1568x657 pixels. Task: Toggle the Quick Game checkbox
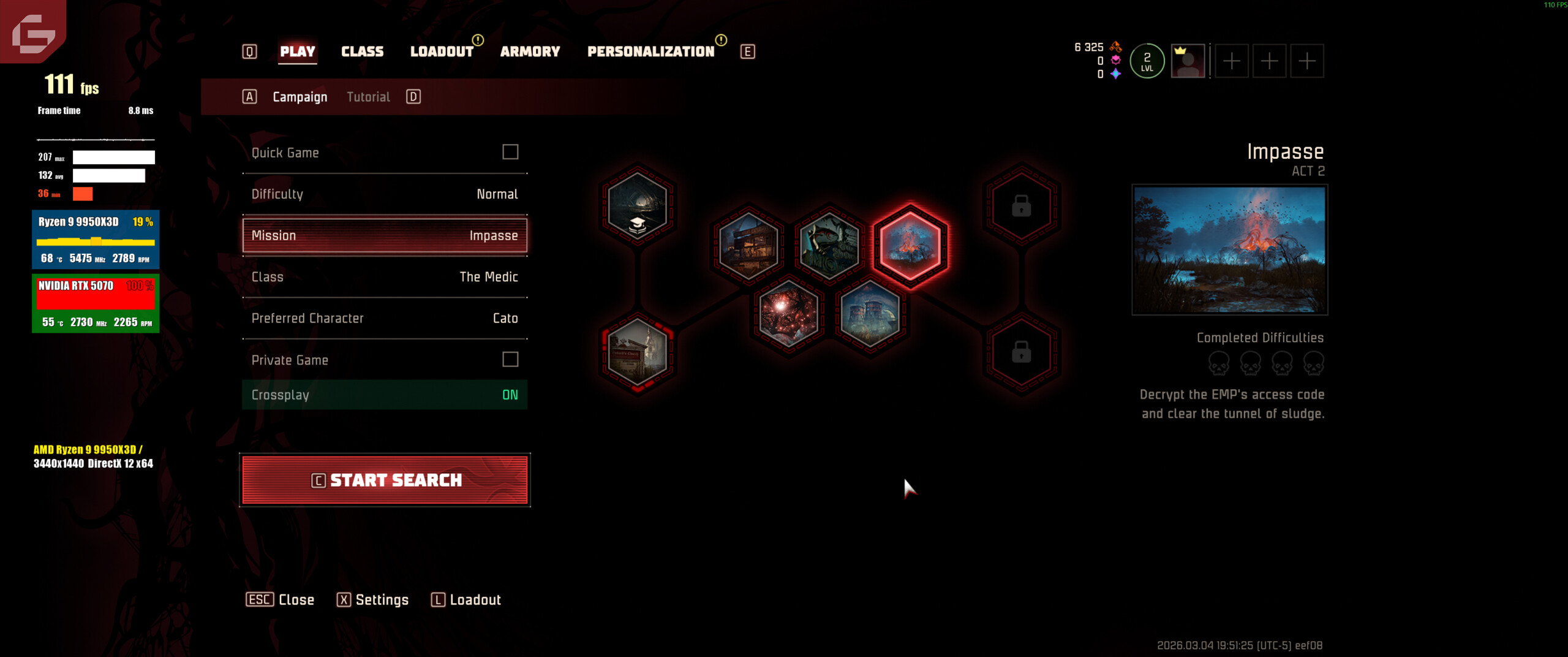point(510,152)
